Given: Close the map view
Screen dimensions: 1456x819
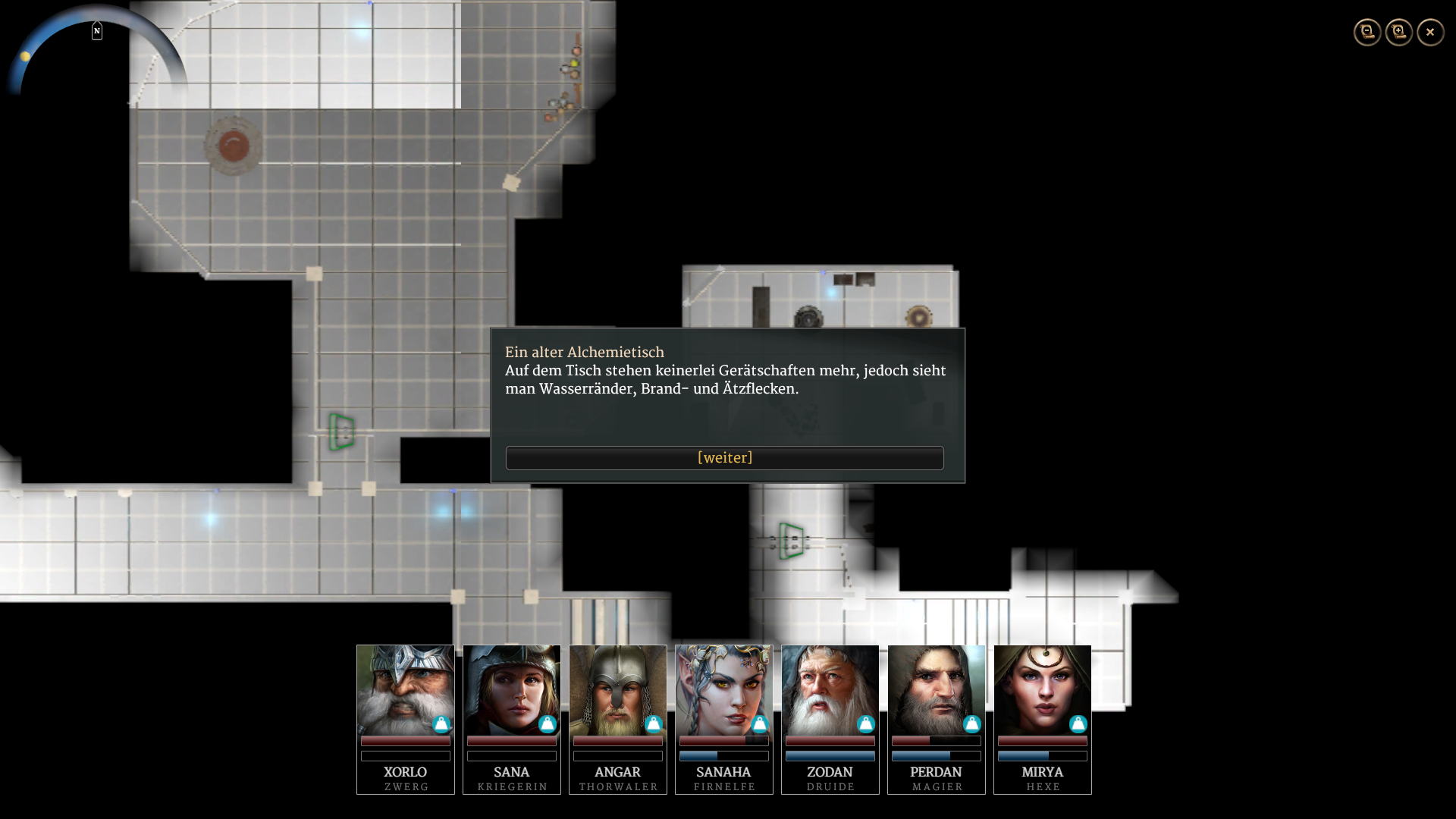Looking at the screenshot, I should click(x=1431, y=32).
